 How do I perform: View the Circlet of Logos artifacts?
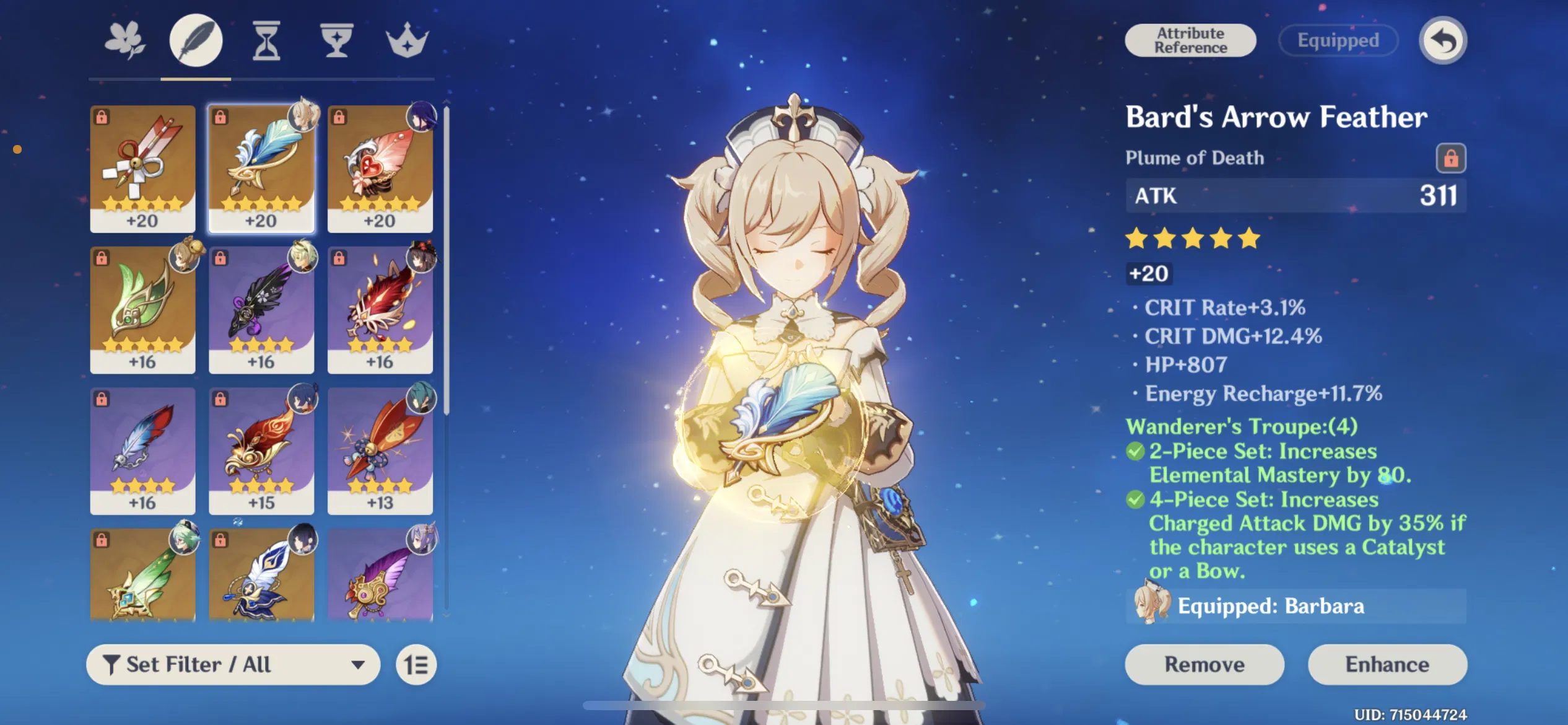click(x=408, y=39)
